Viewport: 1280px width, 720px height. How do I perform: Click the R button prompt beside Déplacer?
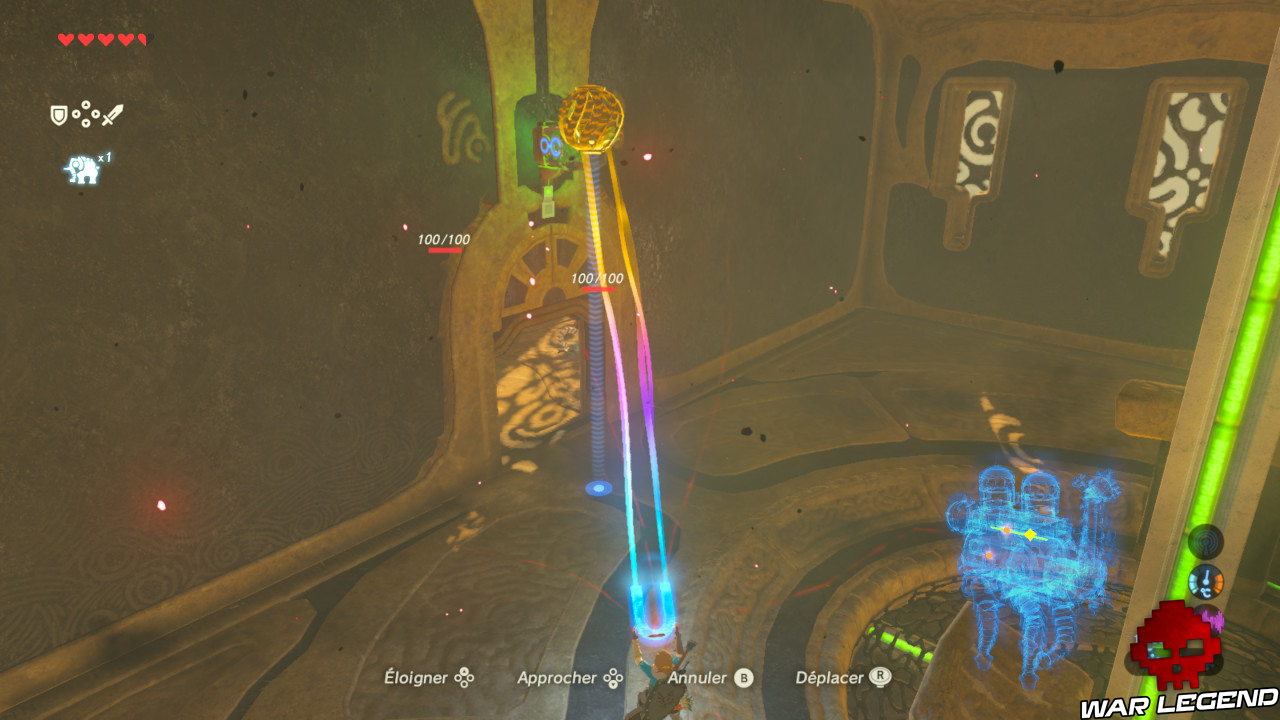pos(880,678)
